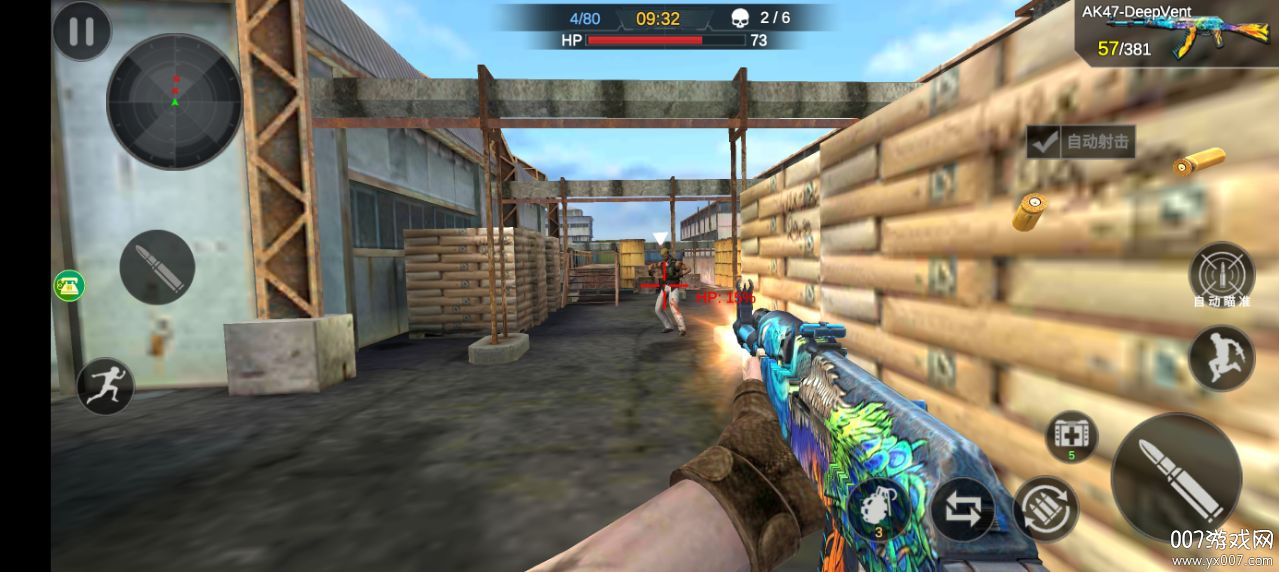Activate the sprint running button

(105, 386)
